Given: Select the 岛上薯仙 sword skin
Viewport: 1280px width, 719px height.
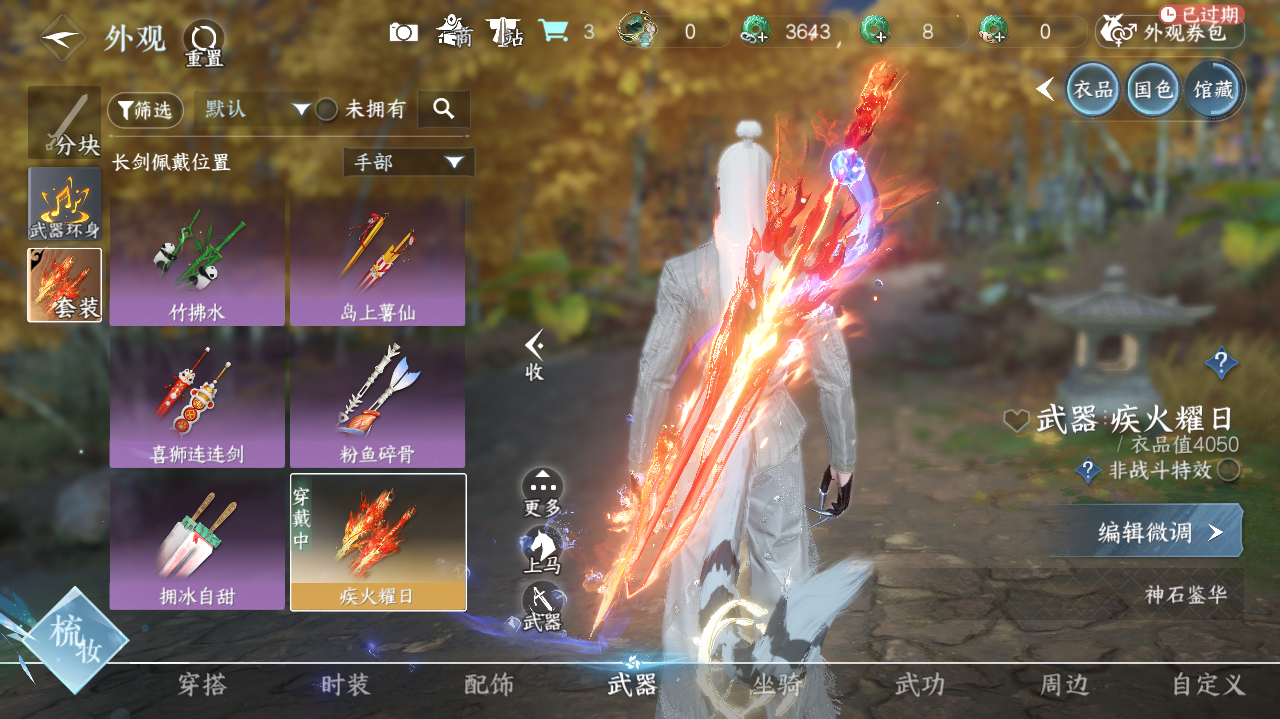Looking at the screenshot, I should (x=377, y=261).
